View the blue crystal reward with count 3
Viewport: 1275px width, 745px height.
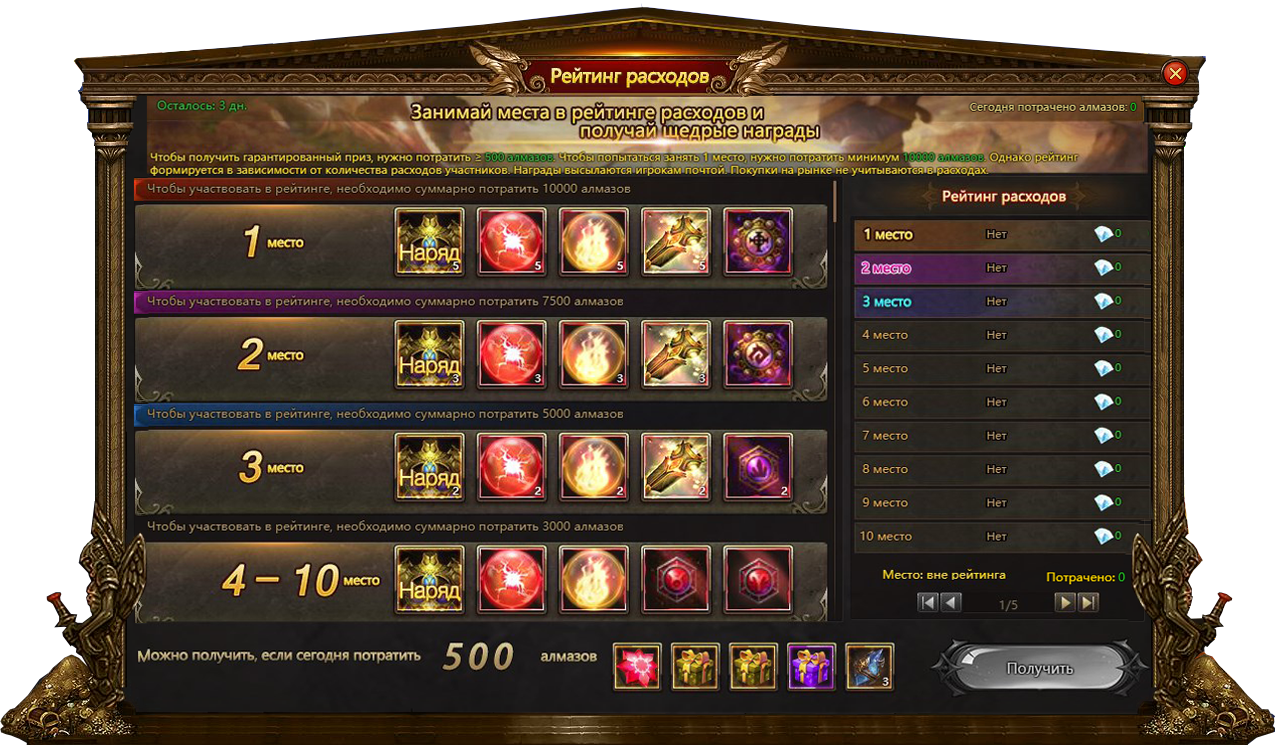870,667
